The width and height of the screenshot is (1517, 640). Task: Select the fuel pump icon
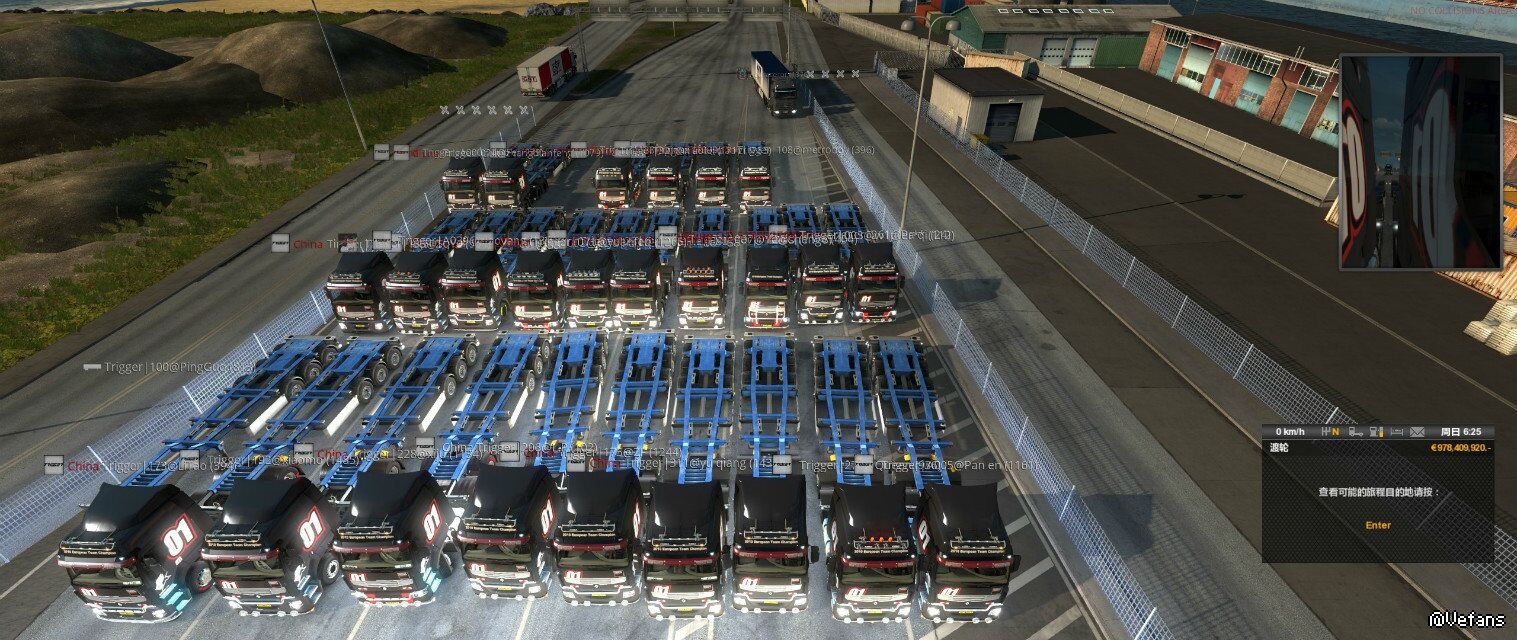coord(1375,432)
